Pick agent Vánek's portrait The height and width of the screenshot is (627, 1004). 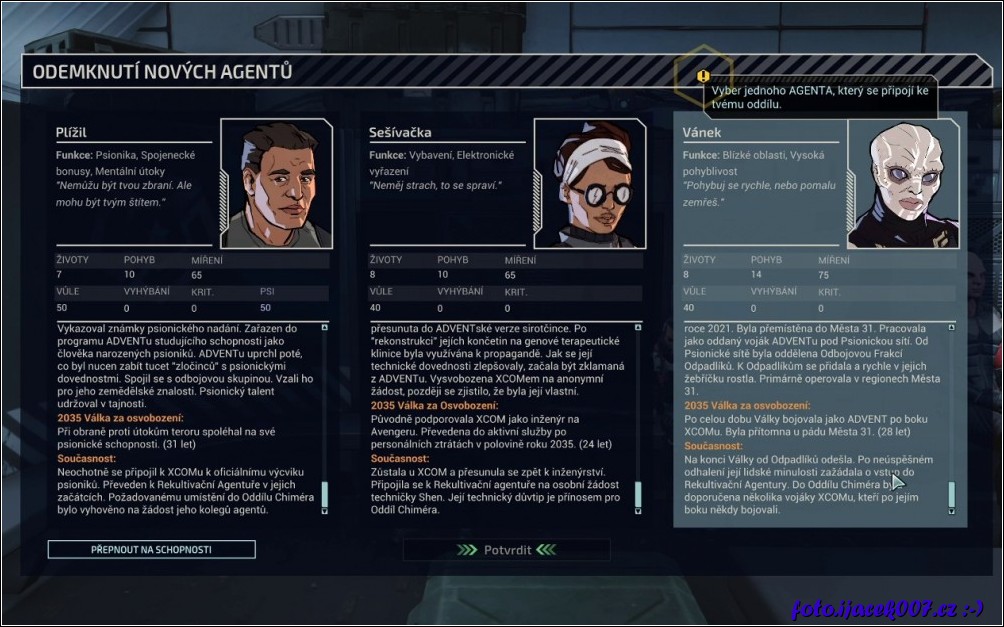point(903,183)
